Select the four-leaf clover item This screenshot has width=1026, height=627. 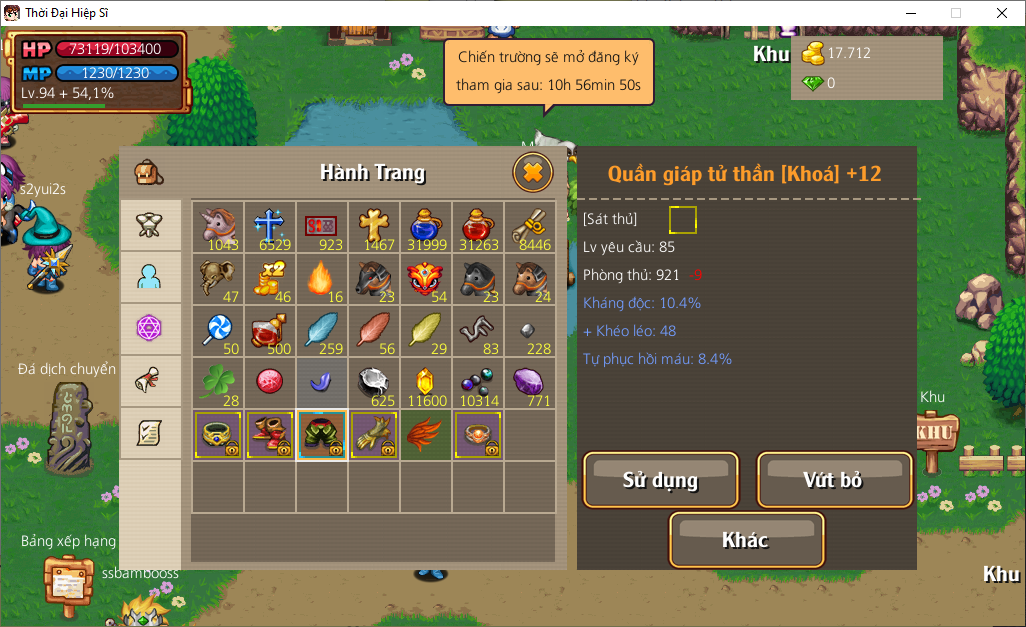click(x=218, y=383)
